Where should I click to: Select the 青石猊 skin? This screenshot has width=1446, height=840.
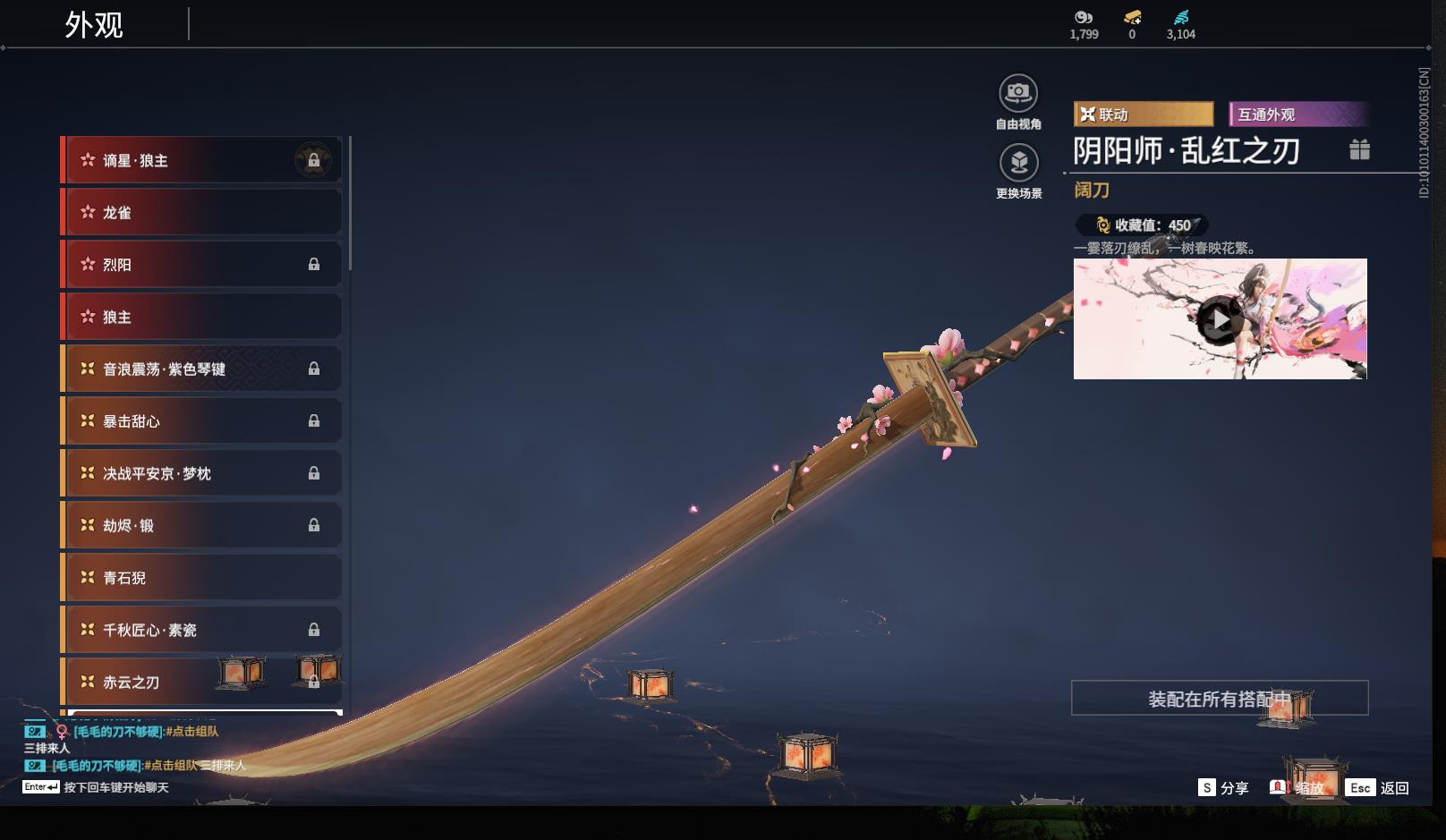coord(201,578)
